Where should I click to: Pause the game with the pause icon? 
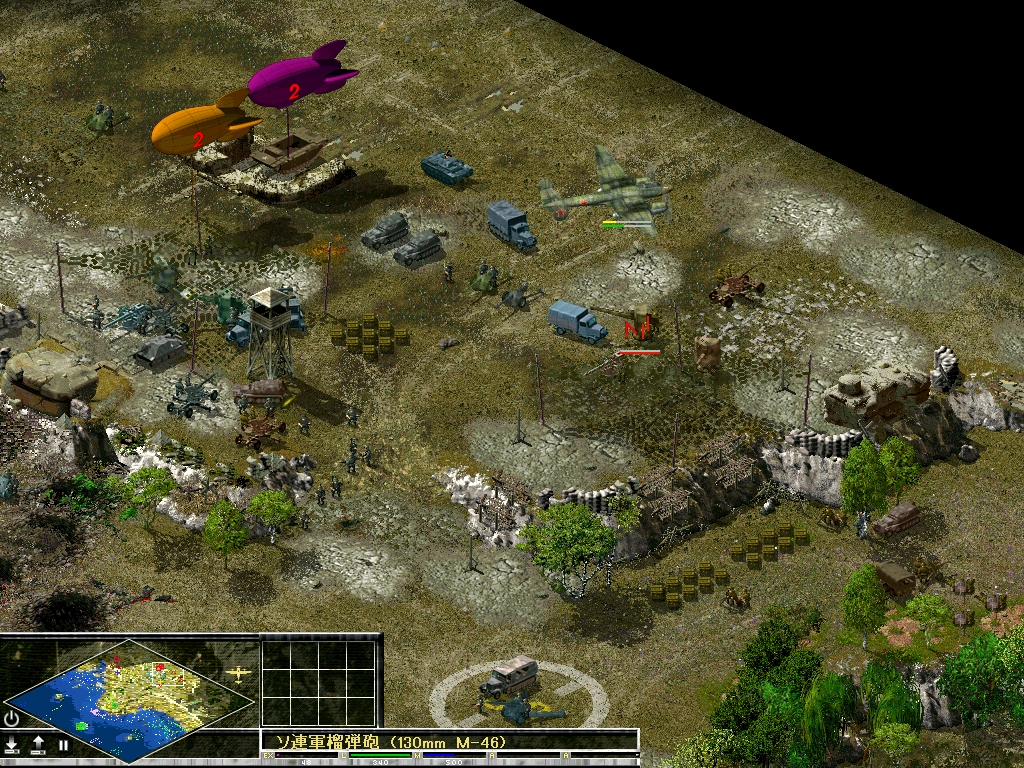pyautogui.click(x=62, y=745)
